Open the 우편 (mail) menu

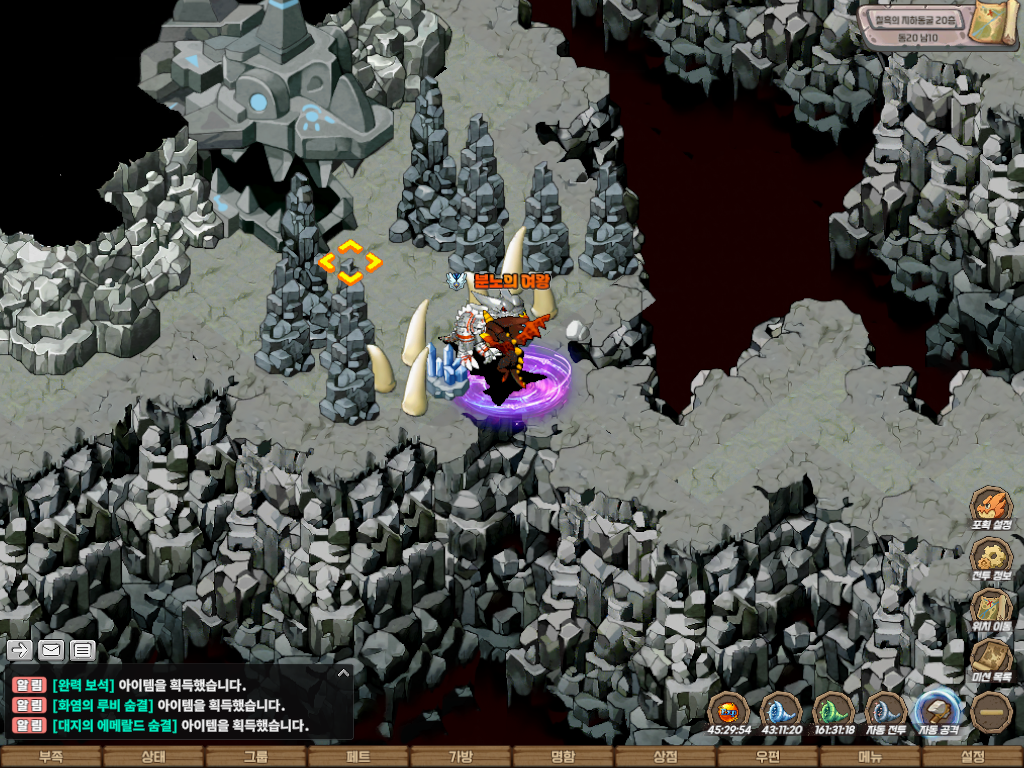tap(768, 757)
